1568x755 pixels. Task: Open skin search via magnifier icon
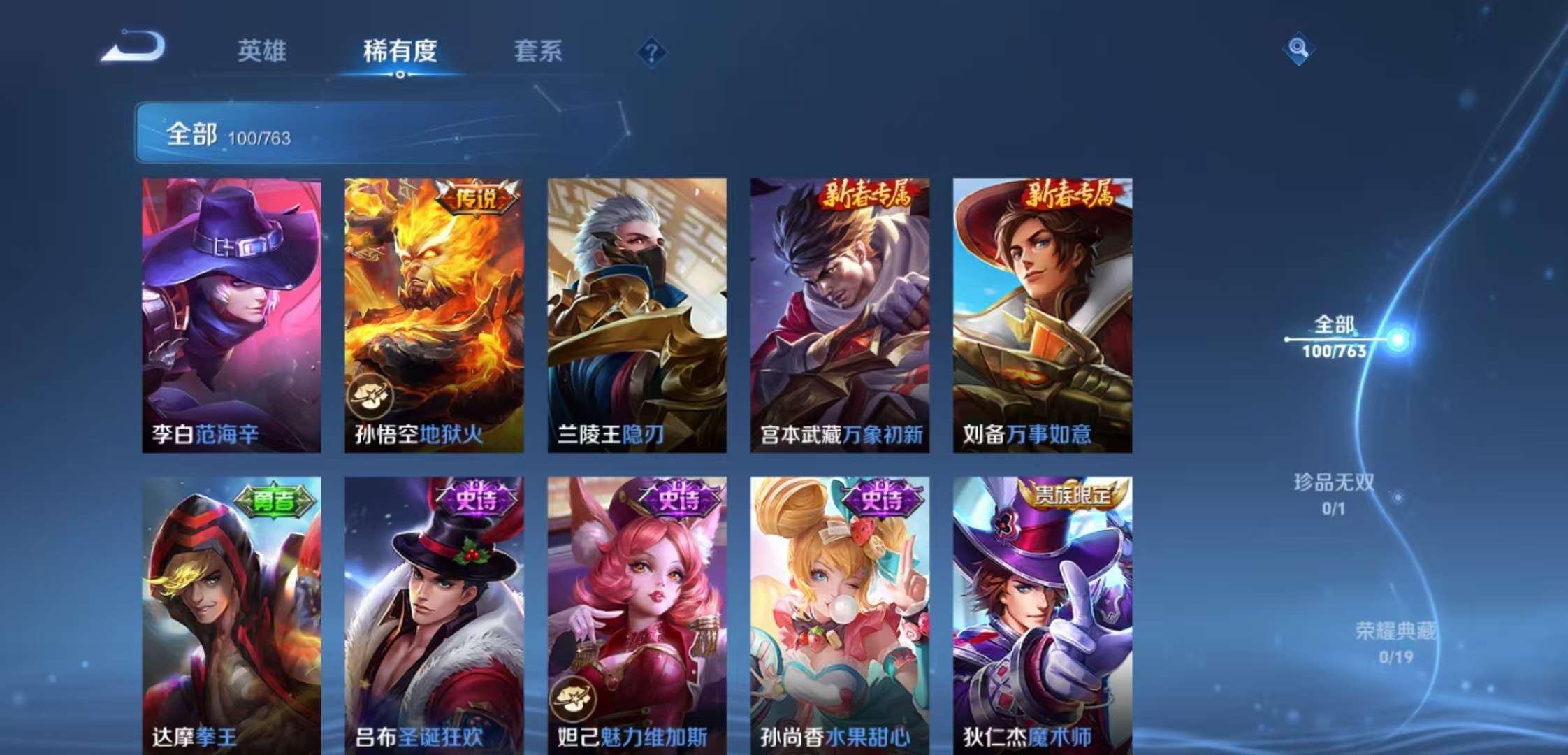coord(1298,49)
